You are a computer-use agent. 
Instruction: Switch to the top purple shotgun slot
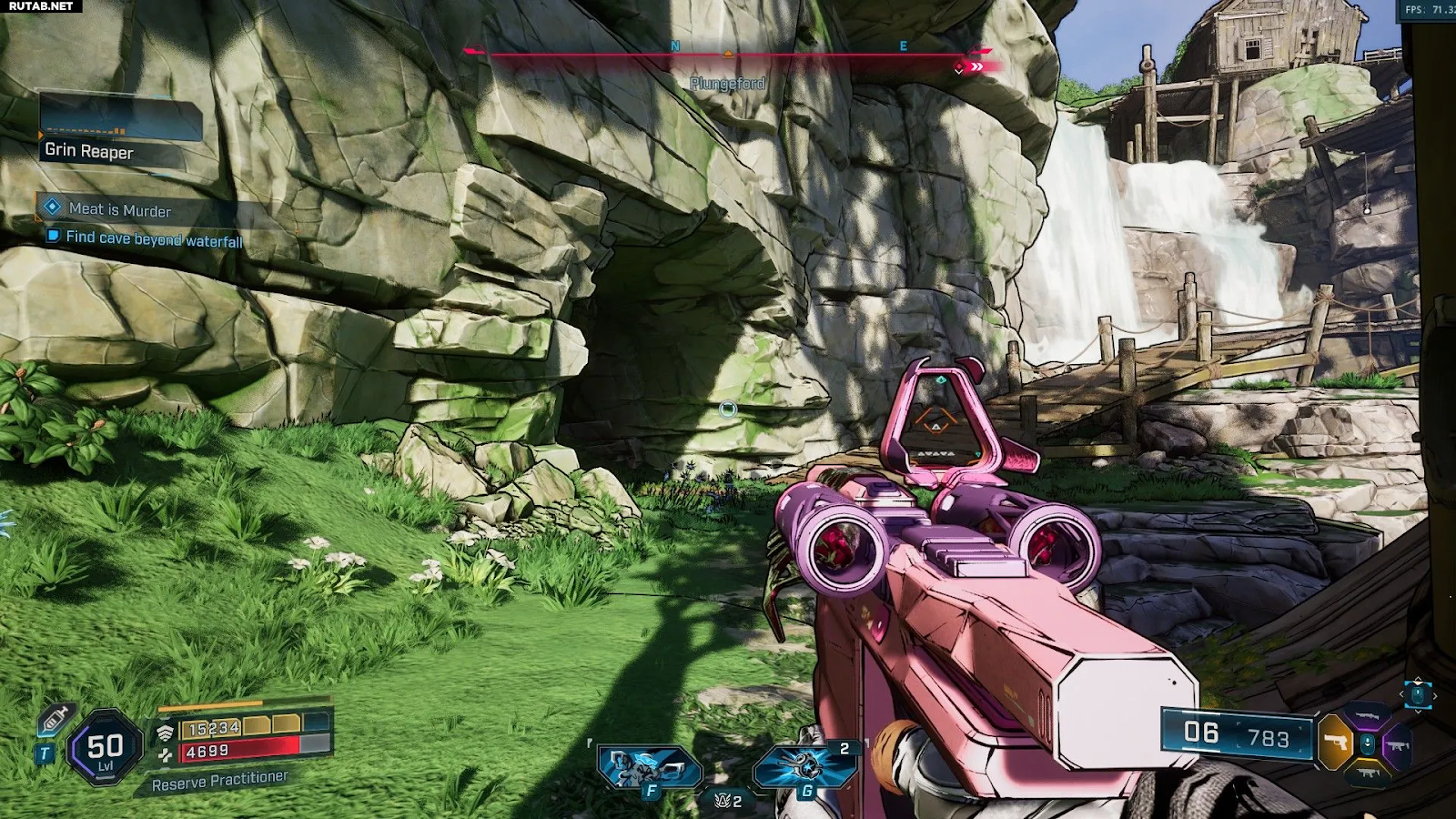[x=1367, y=717]
